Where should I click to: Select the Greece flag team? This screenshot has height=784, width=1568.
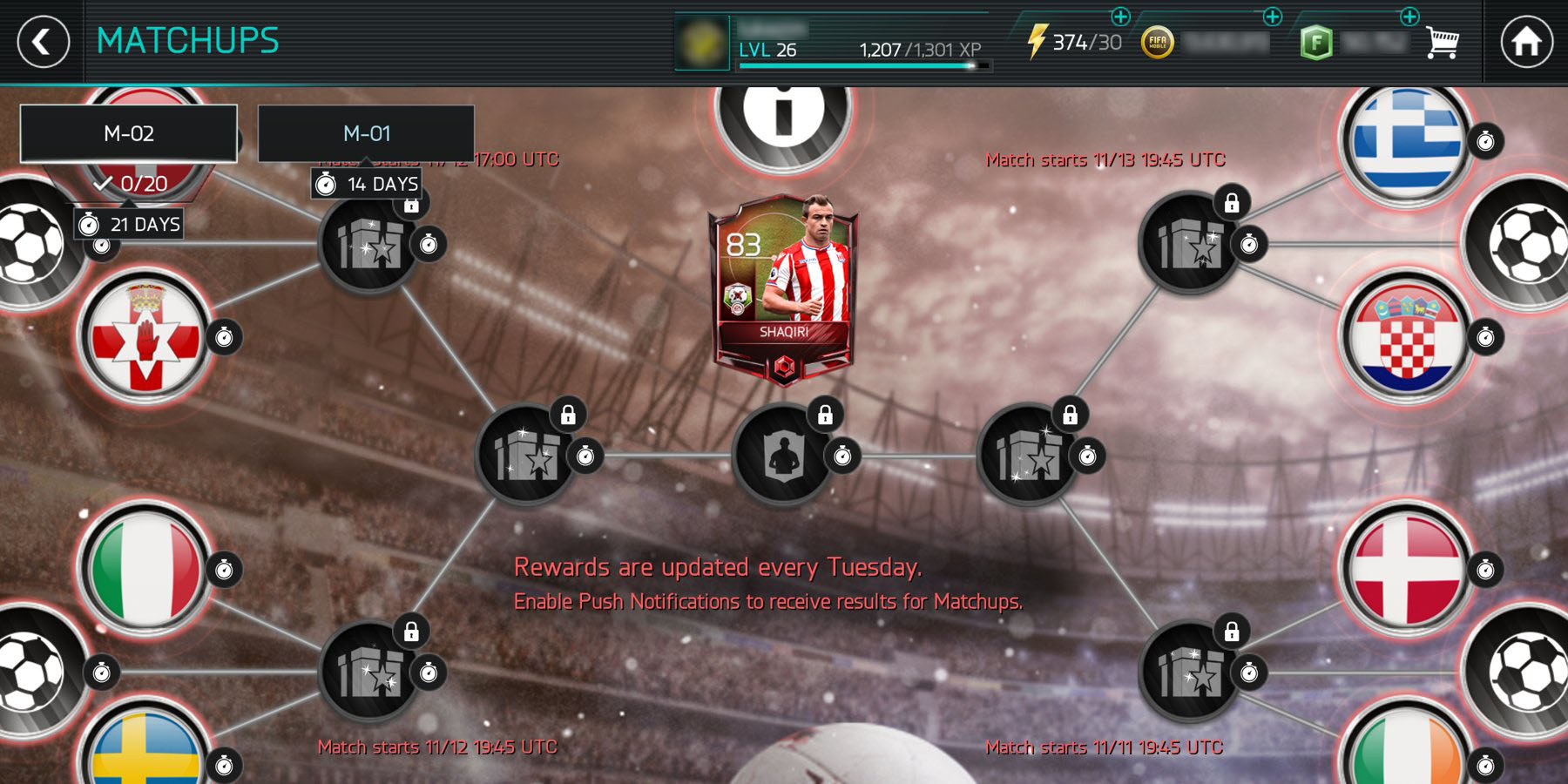pyautogui.click(x=1406, y=141)
